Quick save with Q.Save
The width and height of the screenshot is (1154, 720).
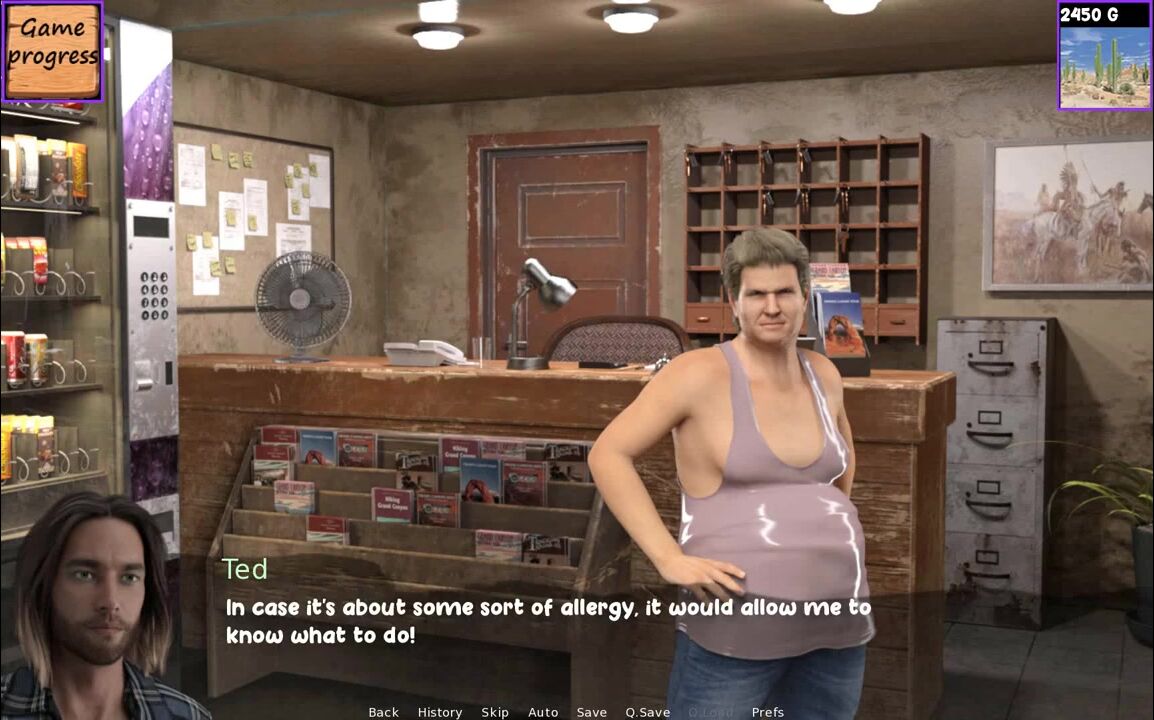tap(648, 712)
